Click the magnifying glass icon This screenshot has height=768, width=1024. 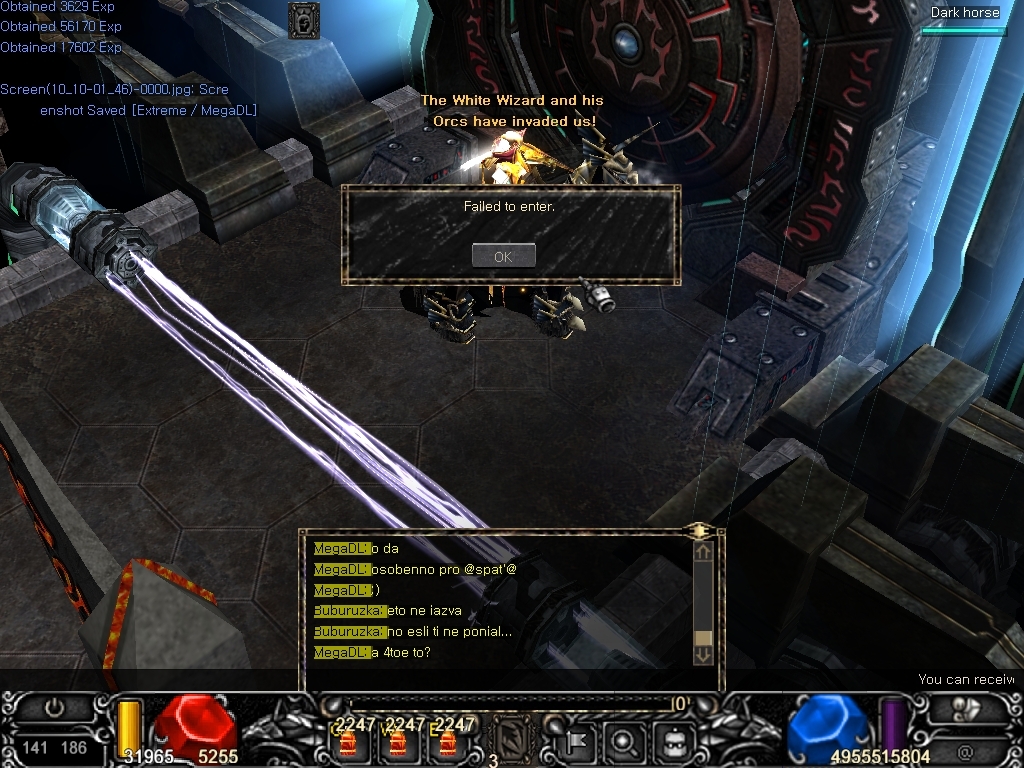pyautogui.click(x=624, y=742)
